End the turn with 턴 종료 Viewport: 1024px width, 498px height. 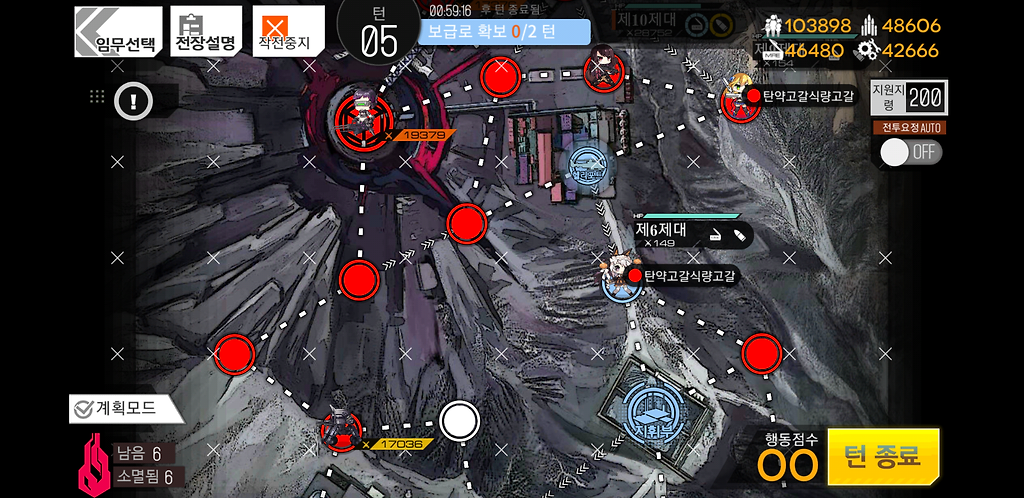pos(883,456)
